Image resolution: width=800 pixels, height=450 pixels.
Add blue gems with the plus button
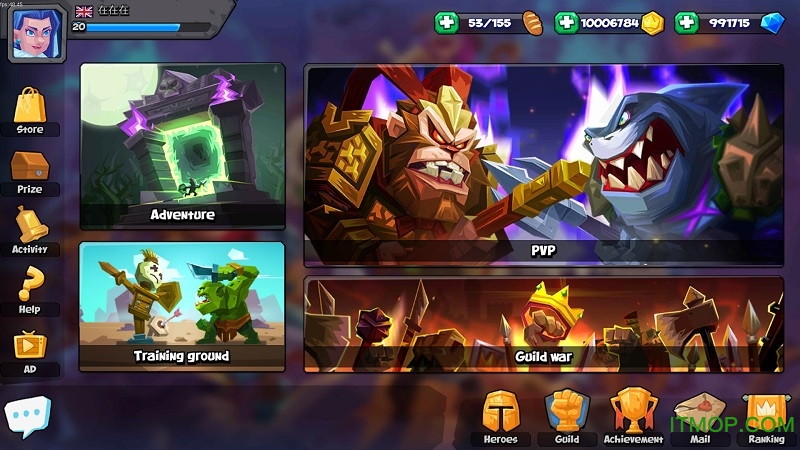[686, 22]
